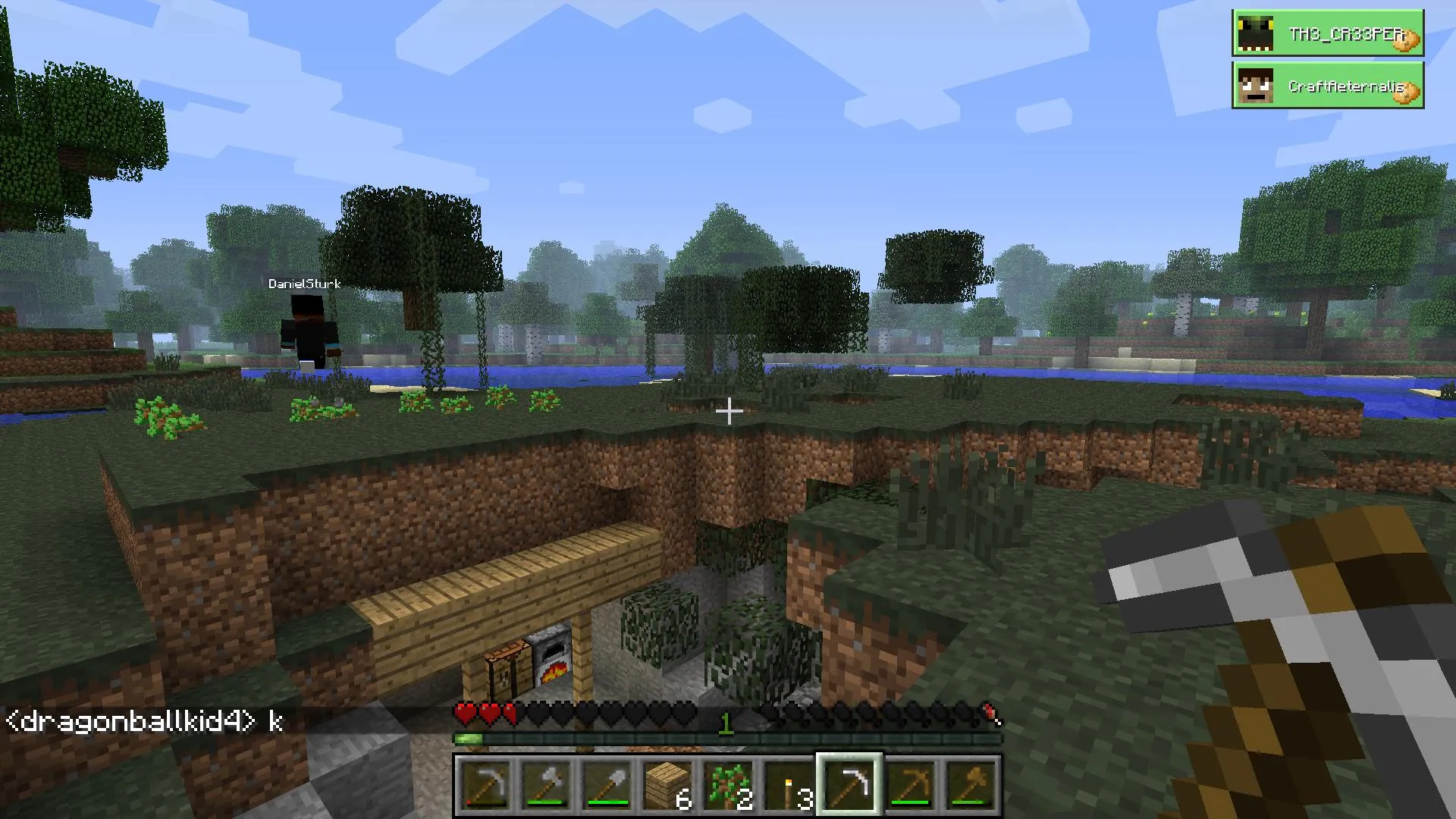1456x819 pixels.
Task: Click the DanielSturk player nametag
Action: (x=303, y=284)
